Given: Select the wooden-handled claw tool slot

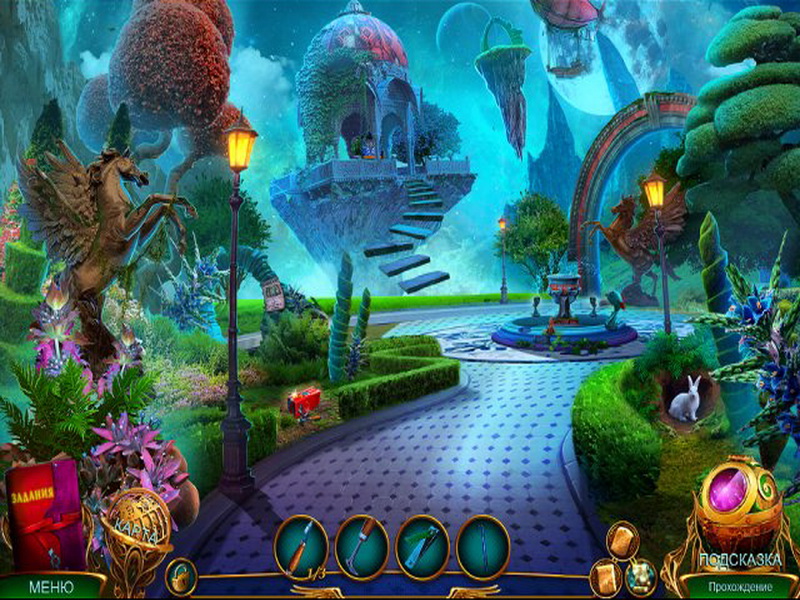Looking at the screenshot, I should (362, 546).
